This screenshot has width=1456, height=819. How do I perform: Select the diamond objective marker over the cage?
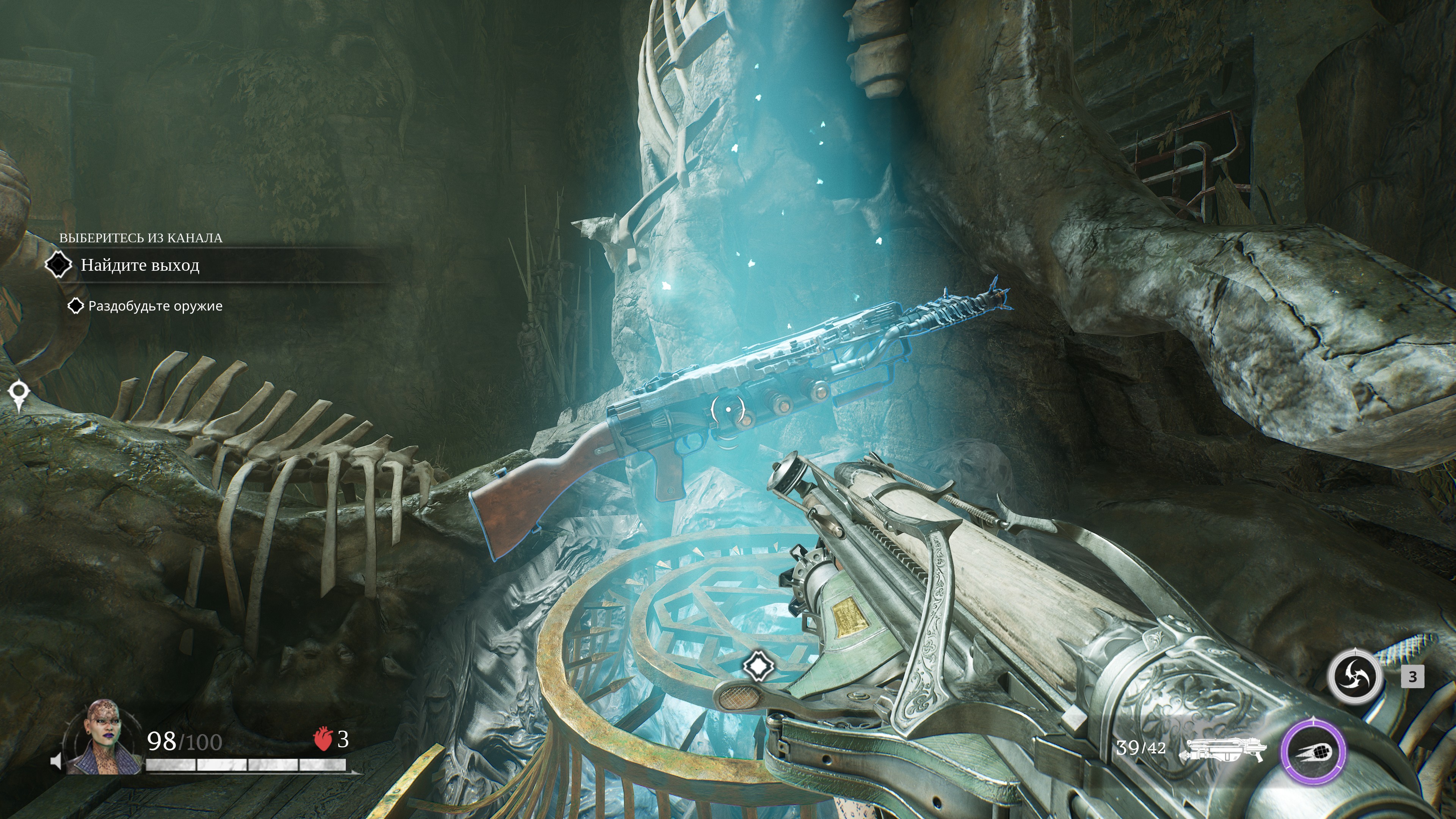pos(758,666)
